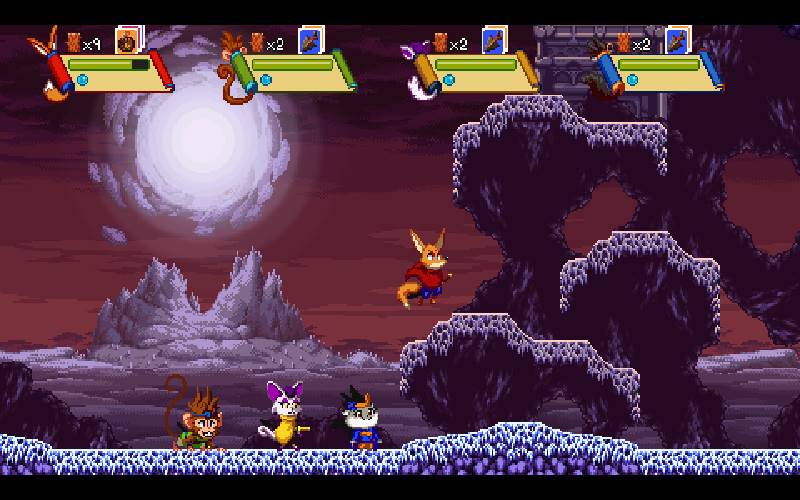Select the bomb item card on the red scroll
Image resolution: width=800 pixels, height=500 pixels.
[x=127, y=40]
